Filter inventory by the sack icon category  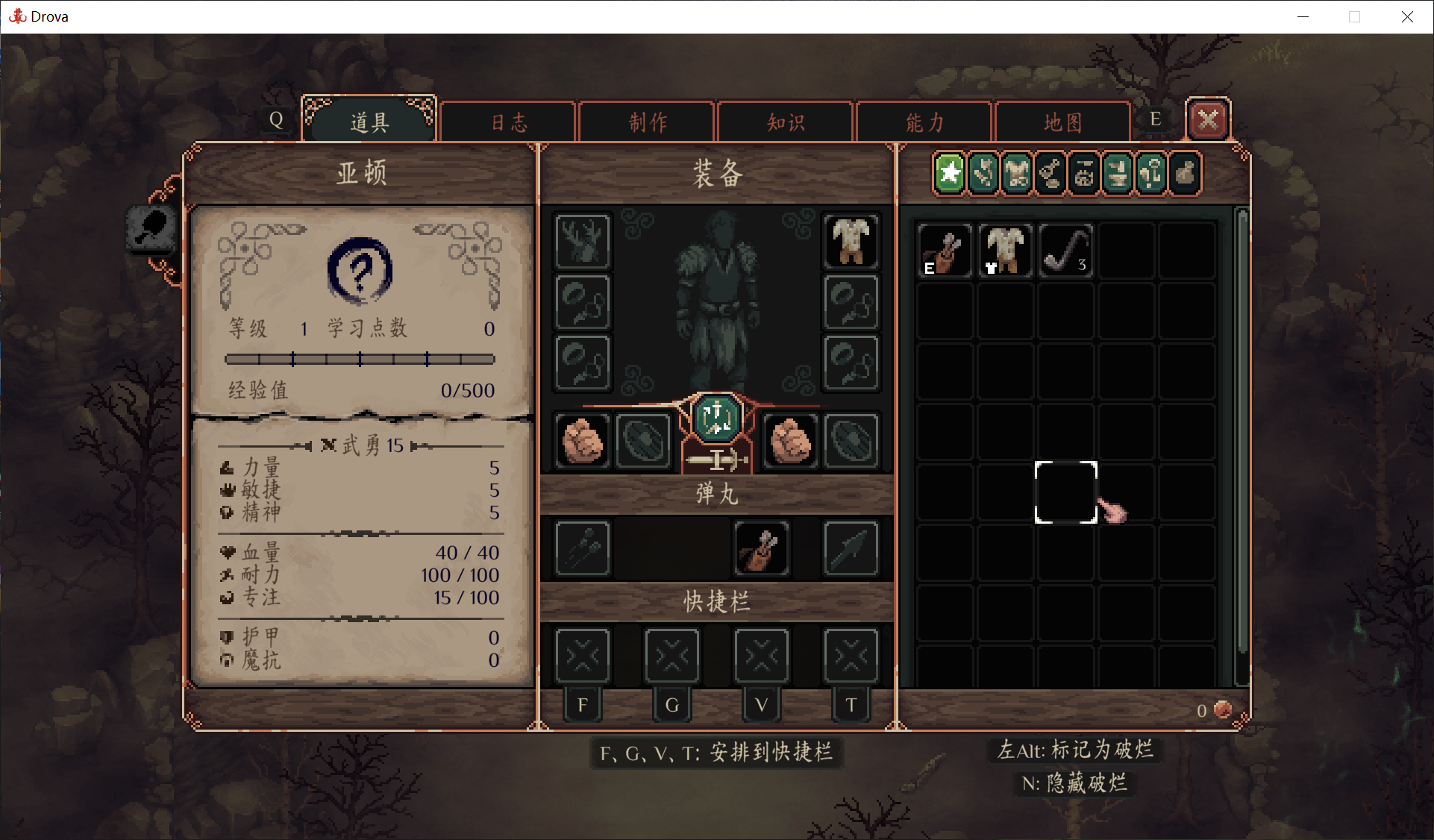tap(1185, 174)
